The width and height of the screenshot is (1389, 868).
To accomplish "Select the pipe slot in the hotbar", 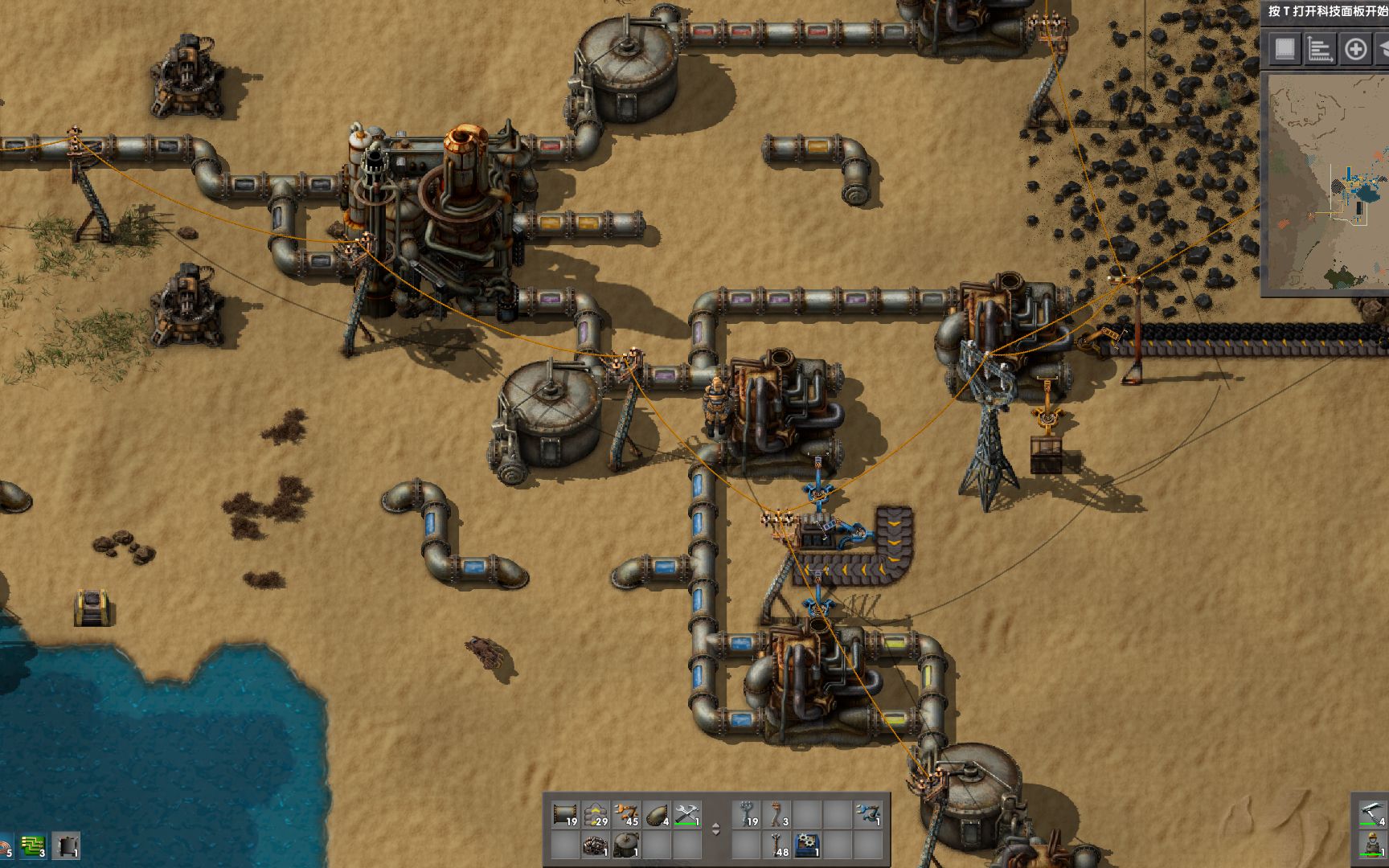I will pyautogui.click(x=565, y=815).
